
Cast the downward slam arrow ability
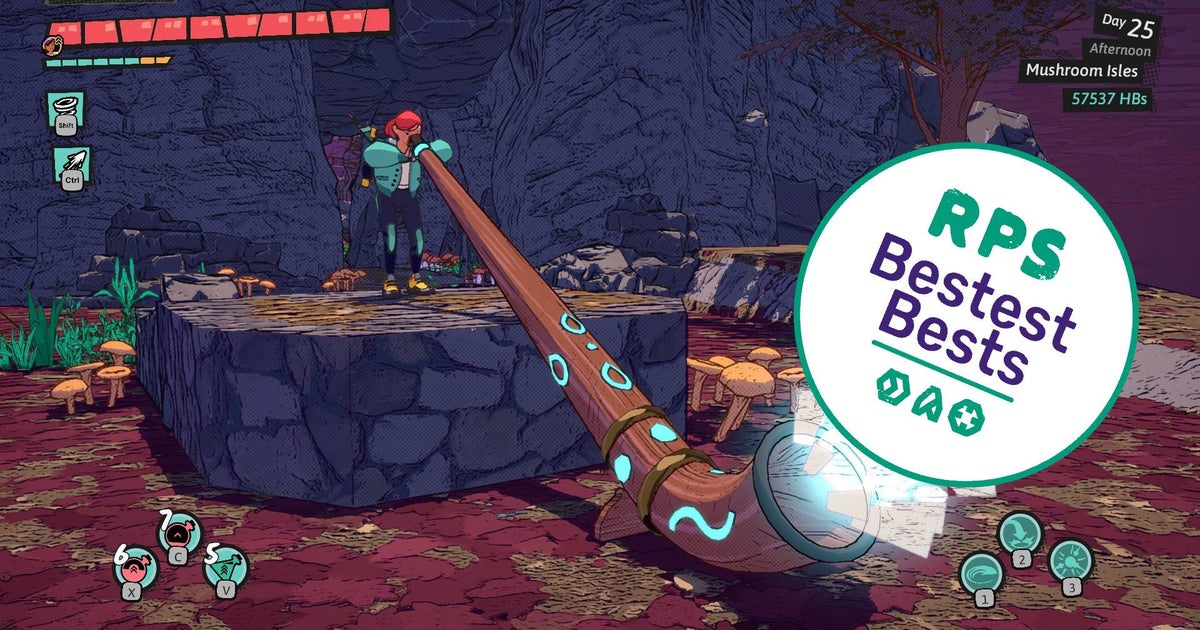click(1020, 532)
